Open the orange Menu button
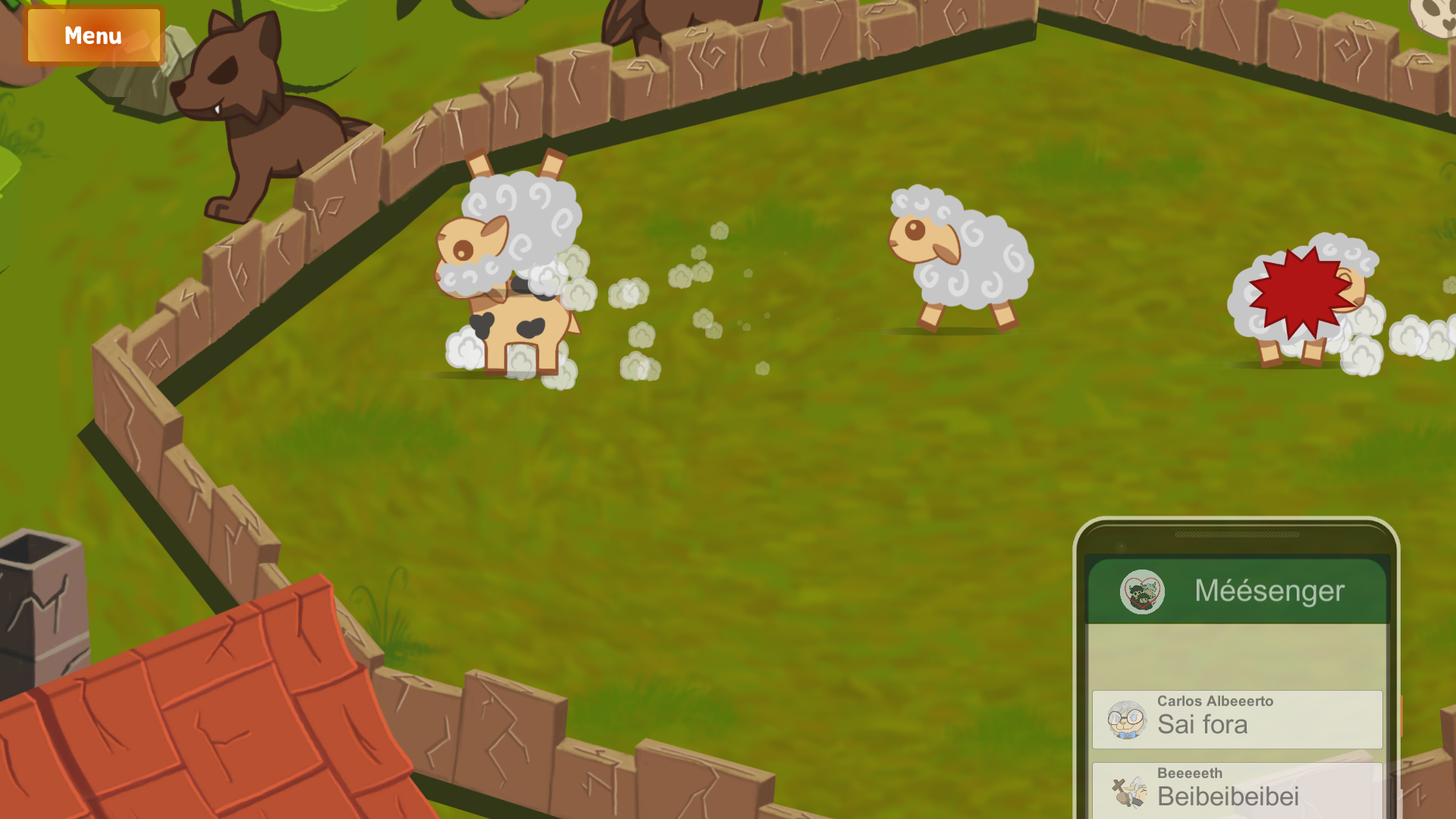The image size is (1456, 819). (x=93, y=36)
